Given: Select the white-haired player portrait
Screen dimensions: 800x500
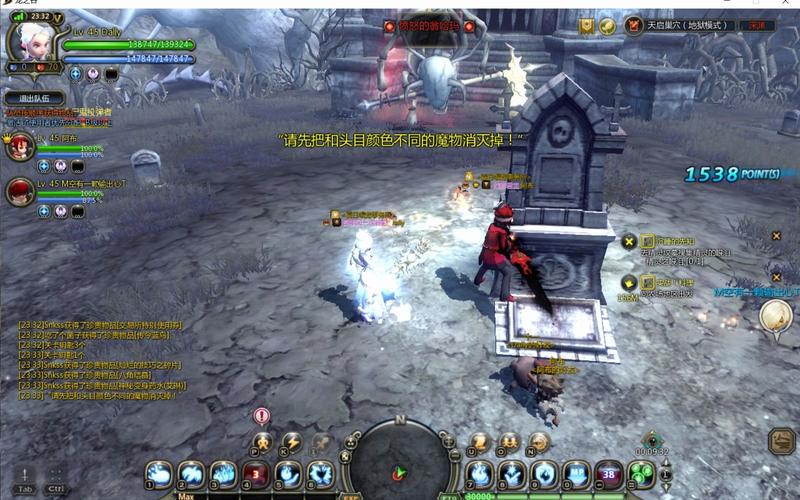Looking at the screenshot, I should [x=28, y=40].
